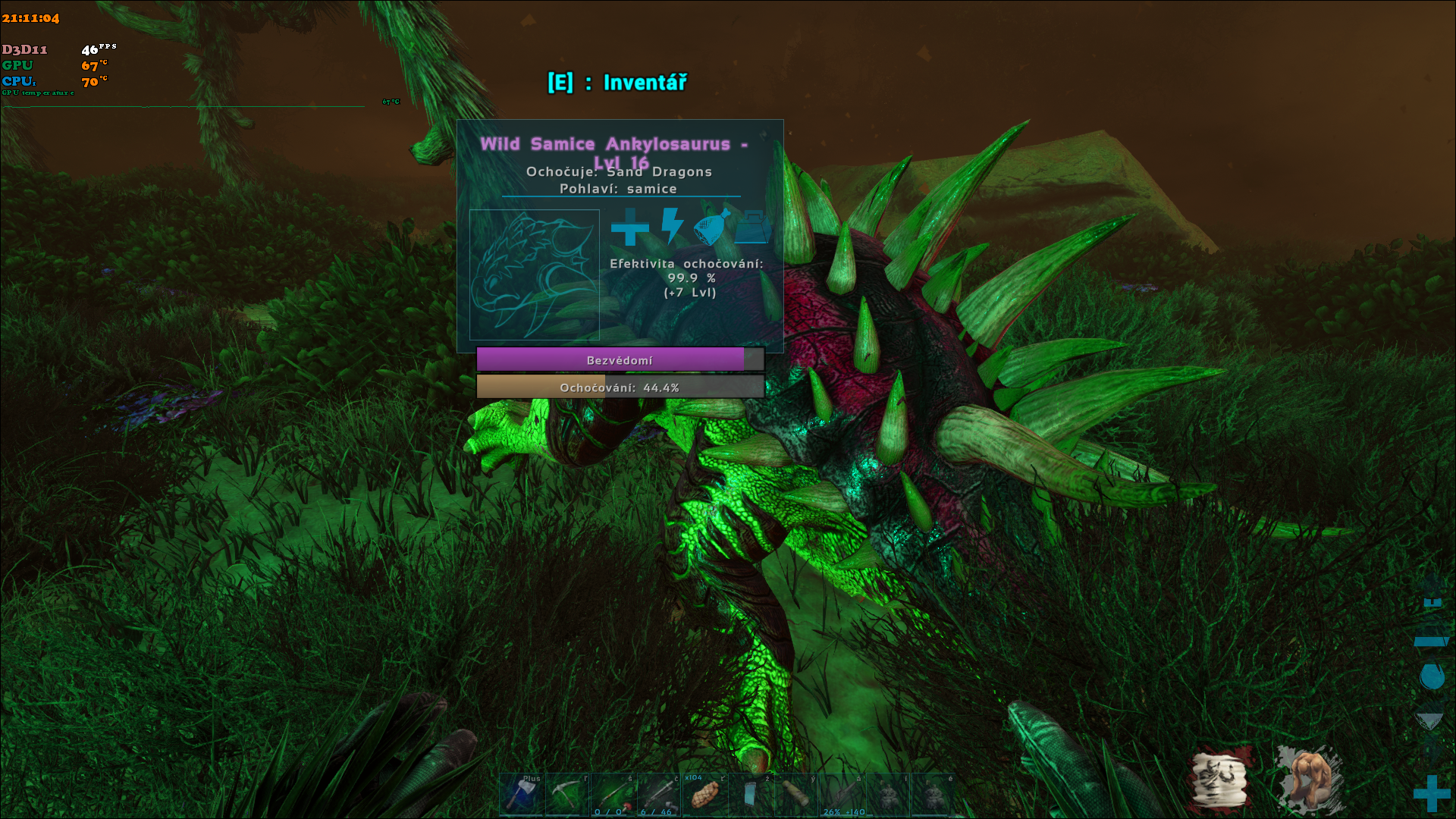Equip the rifle with 6 / 46 ammo

click(658, 795)
